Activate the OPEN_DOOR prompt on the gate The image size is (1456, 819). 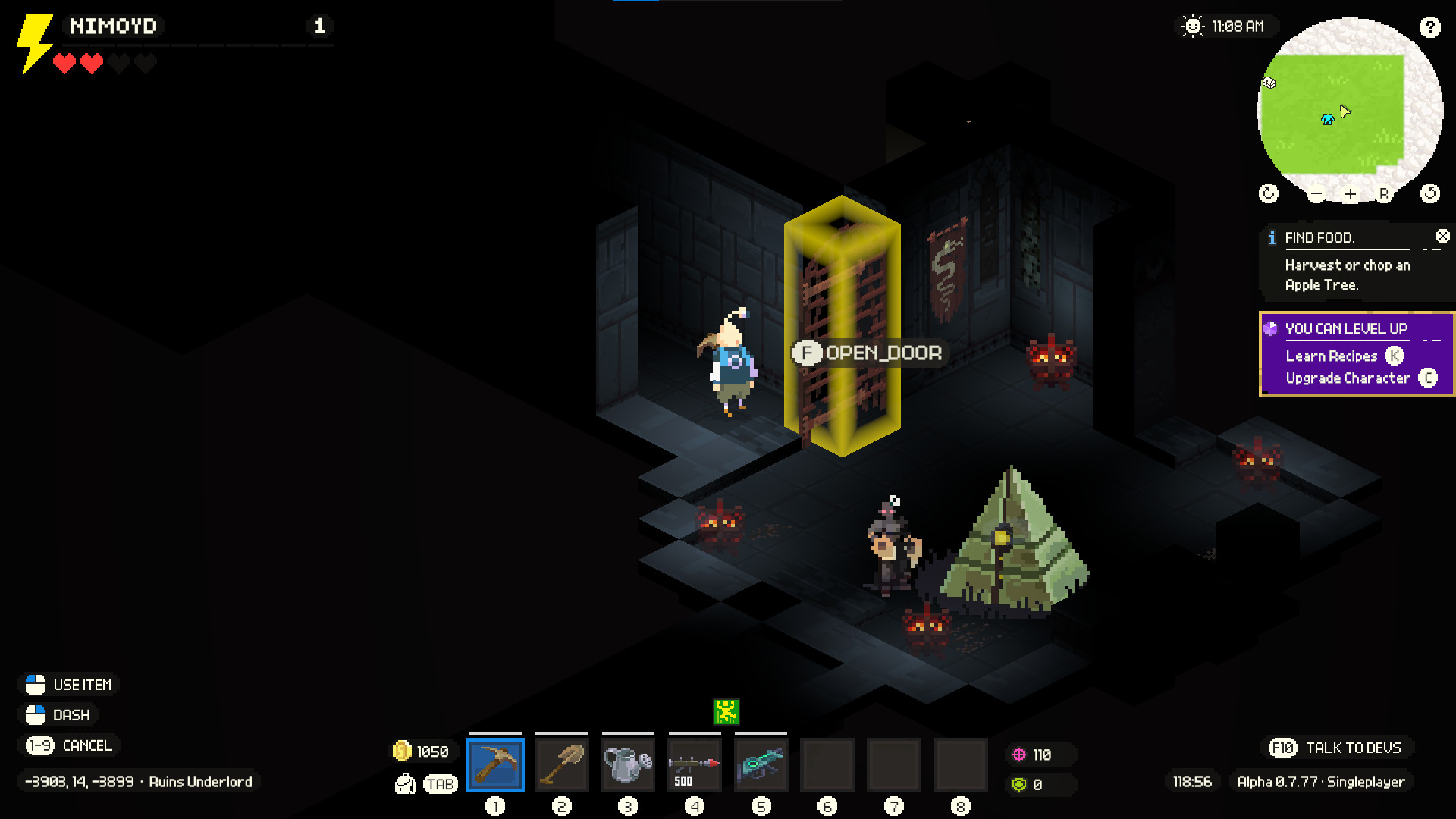[869, 351]
